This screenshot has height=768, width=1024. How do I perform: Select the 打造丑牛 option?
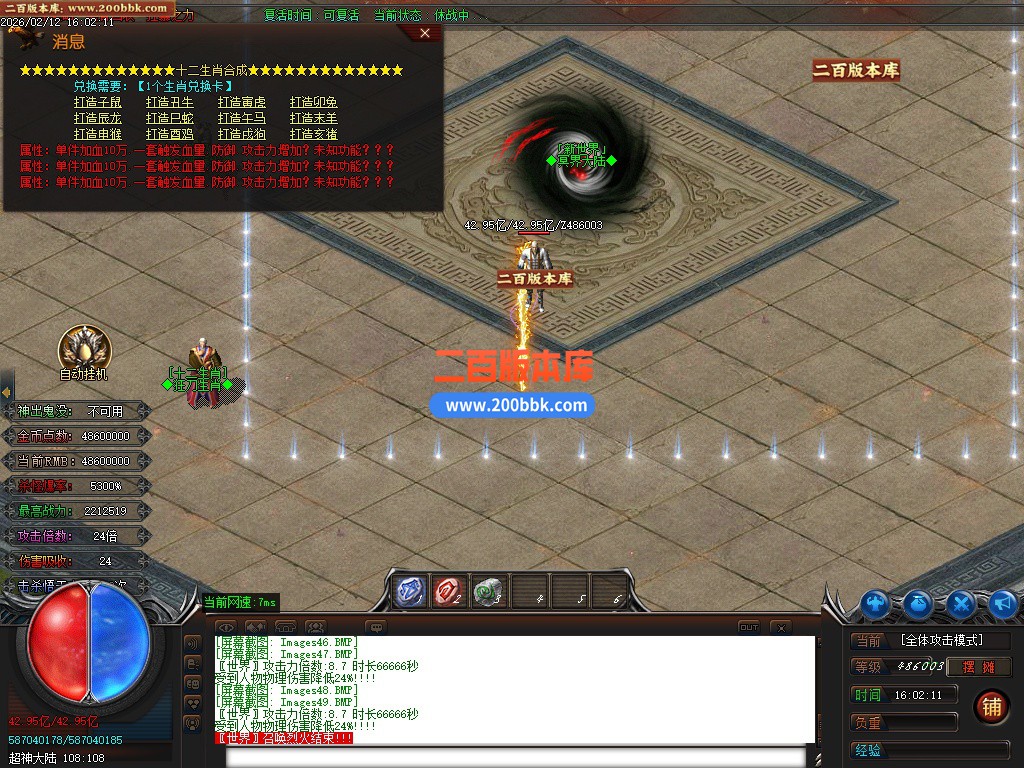click(x=170, y=103)
